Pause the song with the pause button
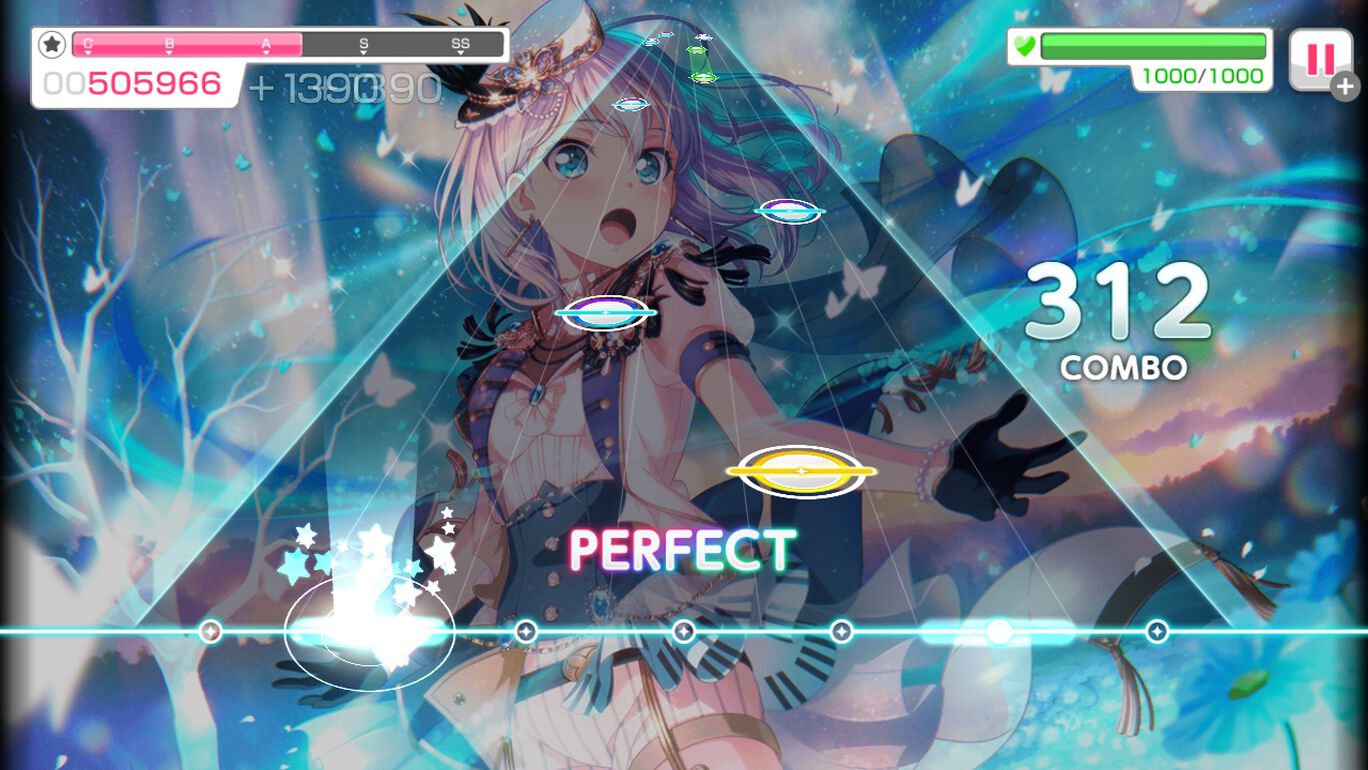The width and height of the screenshot is (1368, 770). [x=1320, y=60]
